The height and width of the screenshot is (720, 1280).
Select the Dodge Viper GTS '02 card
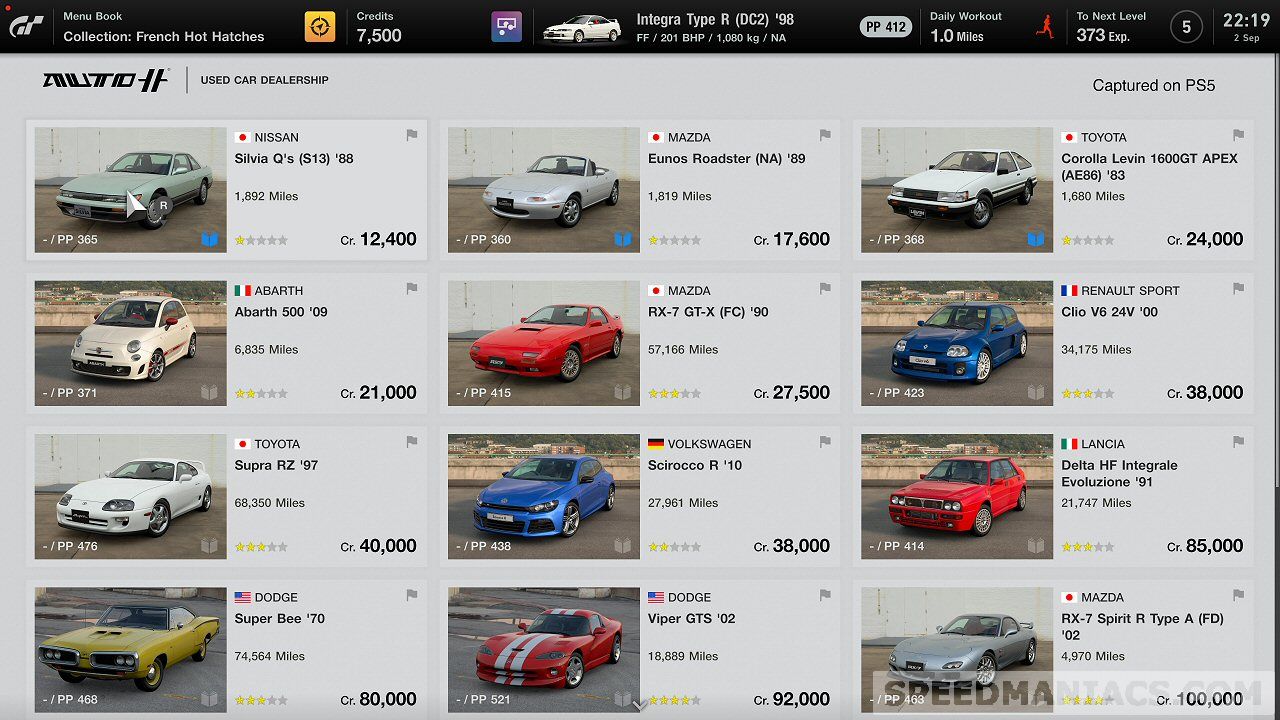pyautogui.click(x=640, y=649)
